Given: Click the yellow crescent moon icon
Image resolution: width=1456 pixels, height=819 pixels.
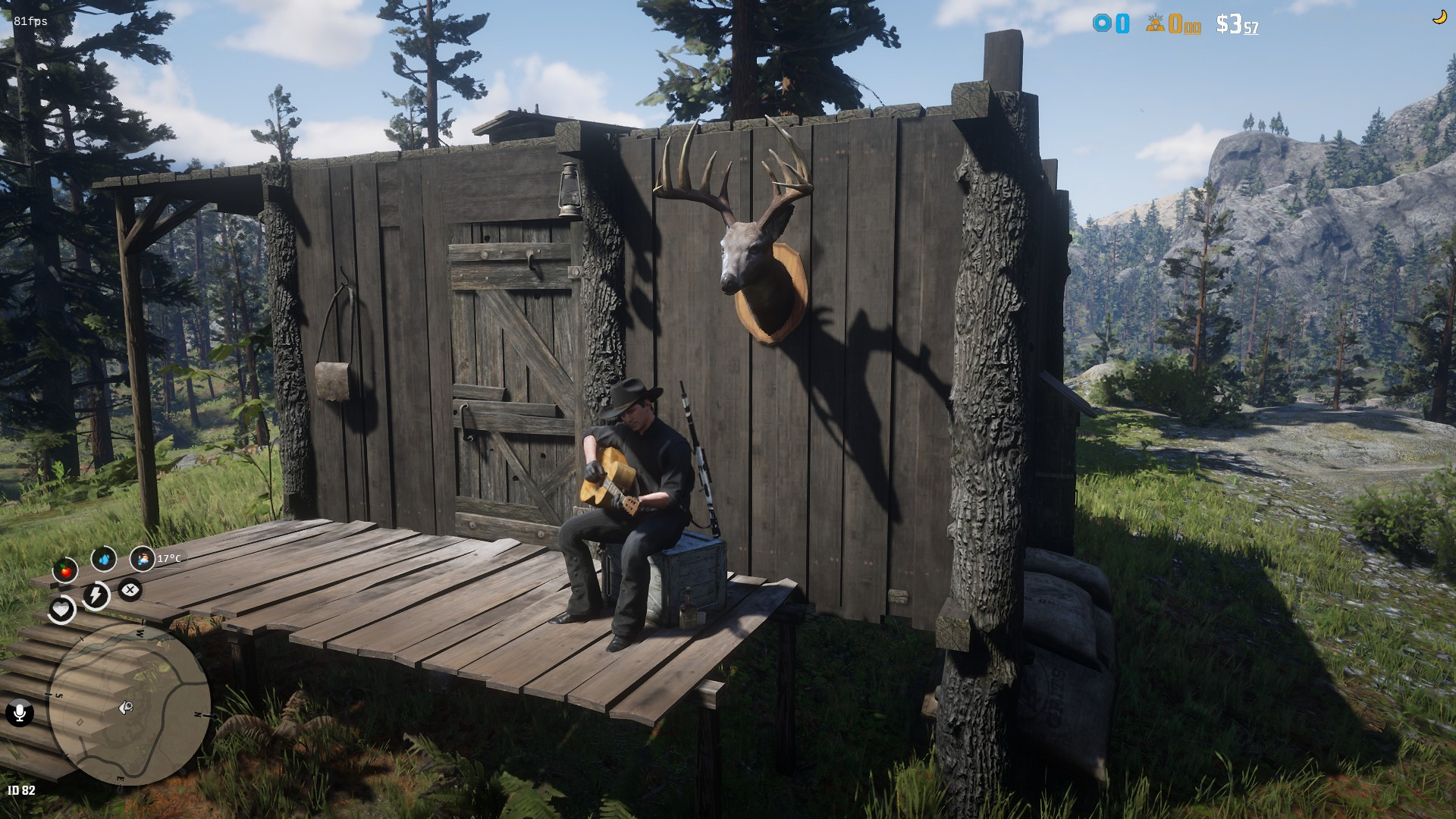Looking at the screenshot, I should click(1439, 17).
